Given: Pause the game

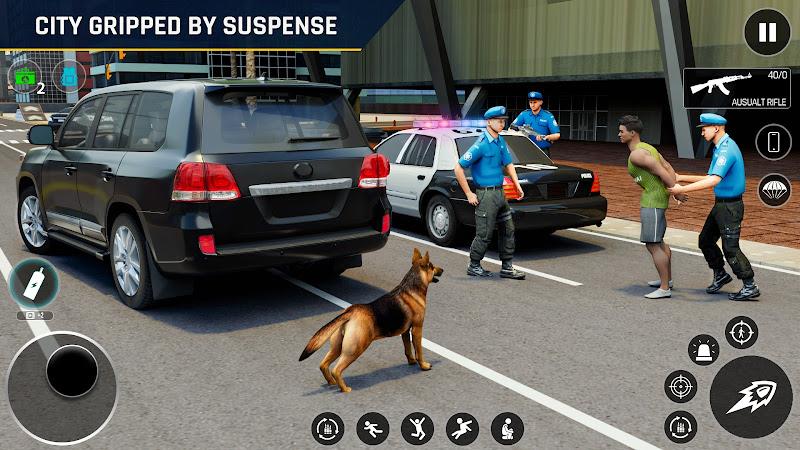Looking at the screenshot, I should coord(767,33).
